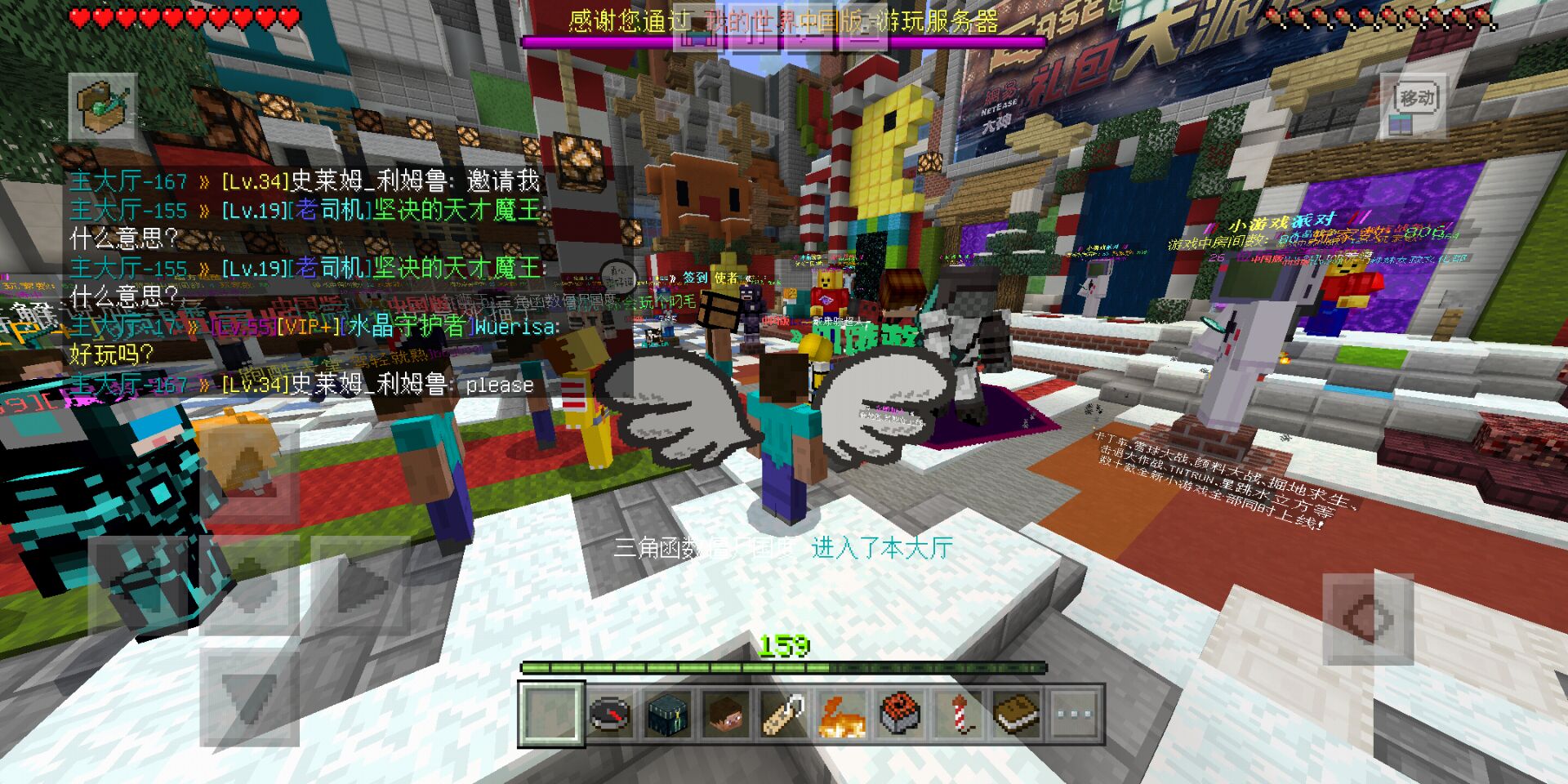
Task: Choose the firework rocket hotbar slot
Action: tap(958, 715)
